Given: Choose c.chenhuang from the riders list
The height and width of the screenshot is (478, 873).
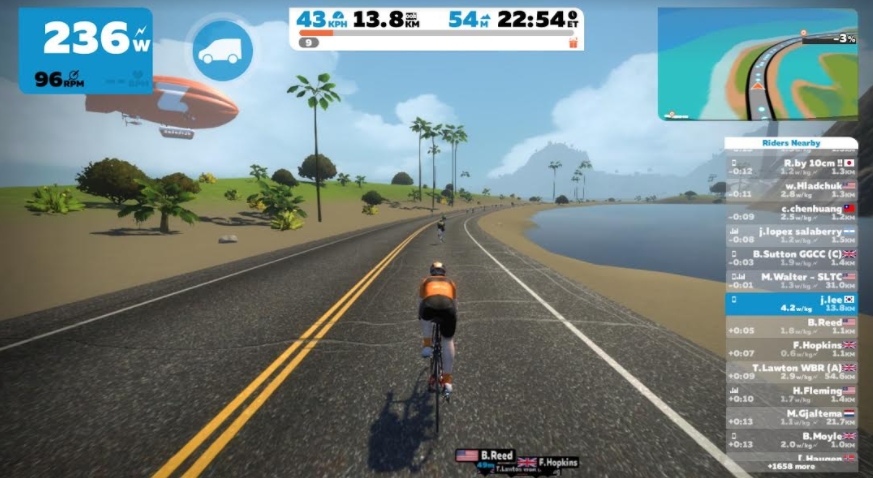Looking at the screenshot, I should [791, 212].
